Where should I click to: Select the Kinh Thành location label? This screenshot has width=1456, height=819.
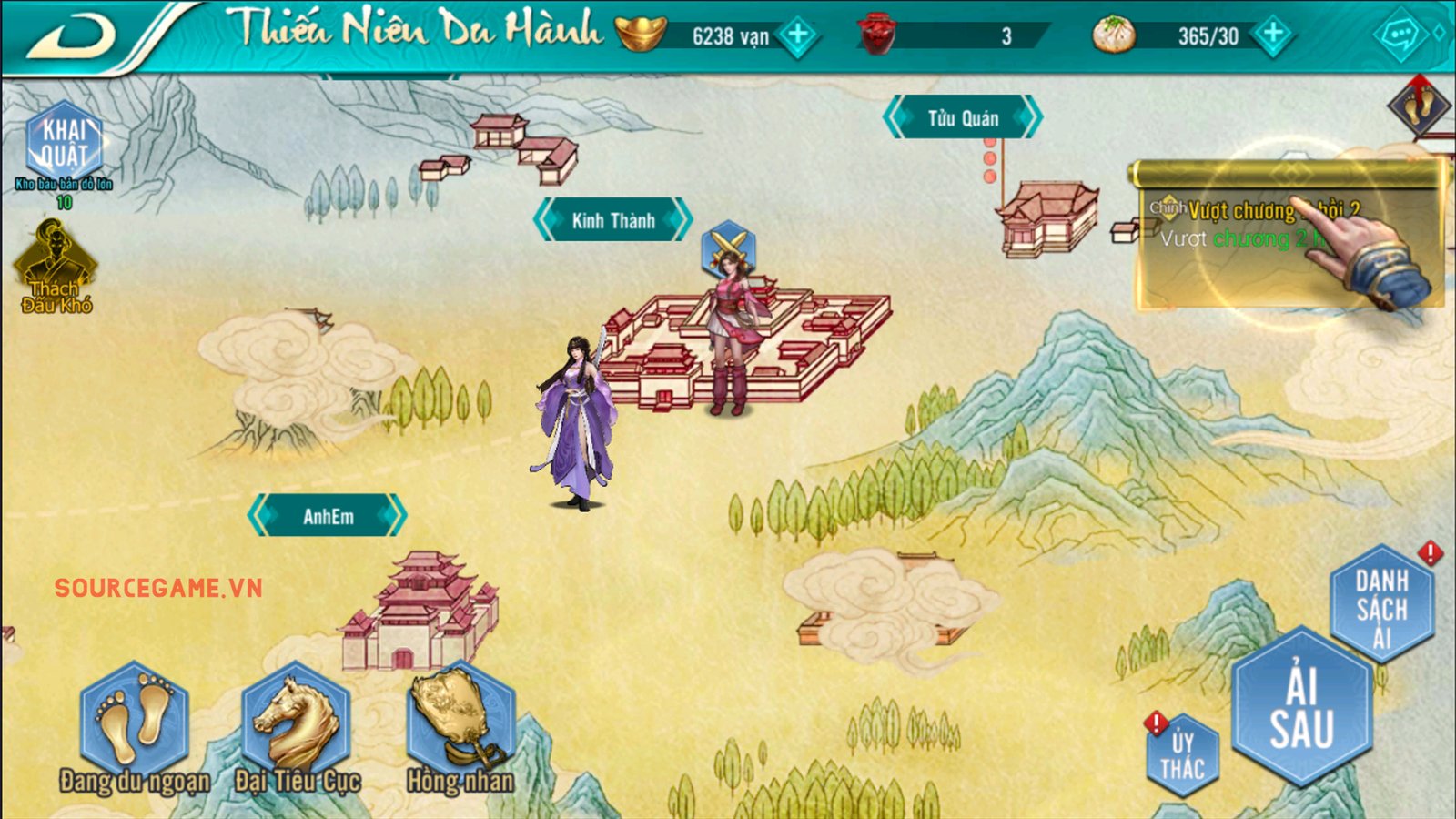pos(612,220)
